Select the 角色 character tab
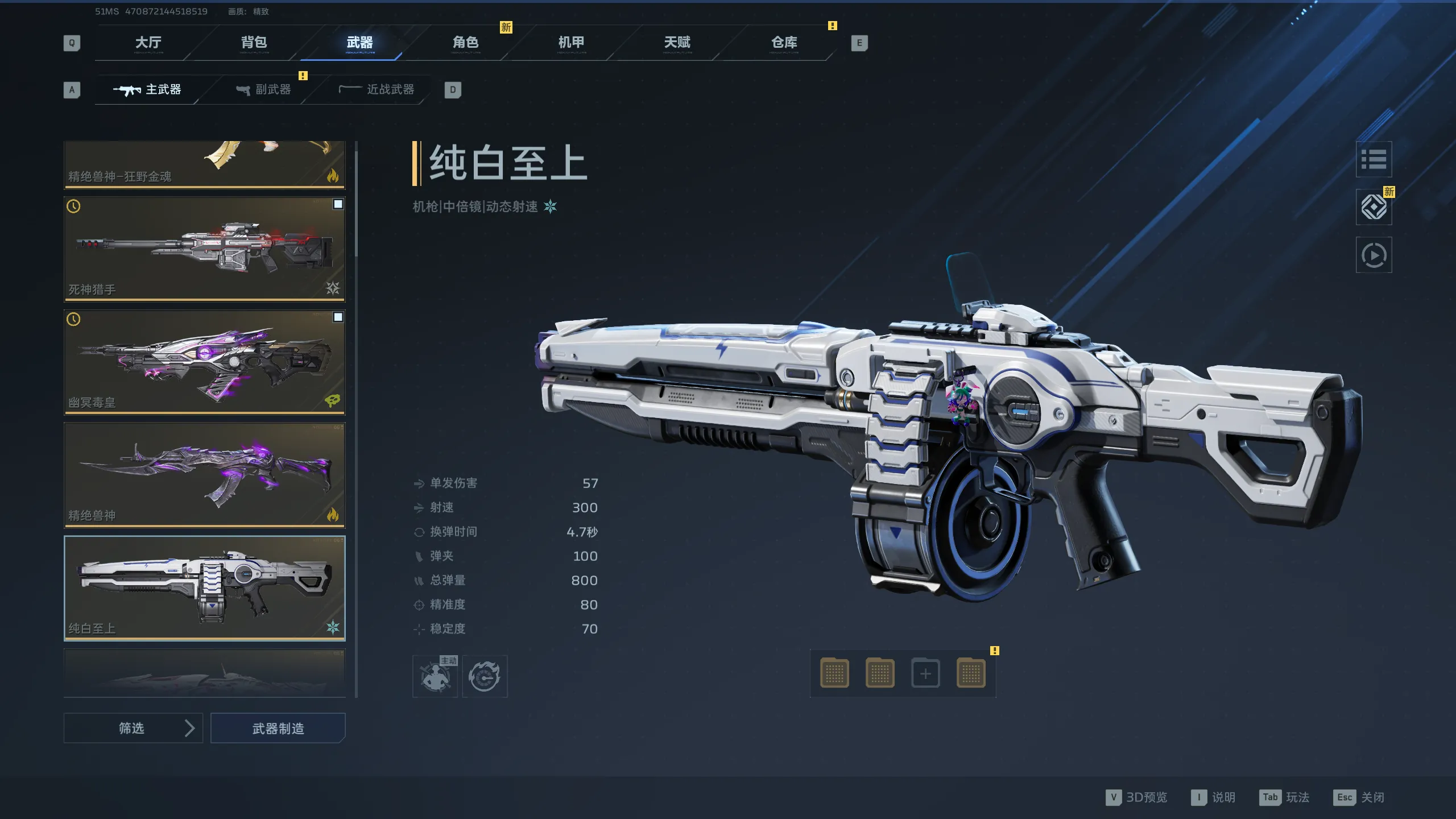This screenshot has width=1456, height=819. pyautogui.click(x=465, y=43)
